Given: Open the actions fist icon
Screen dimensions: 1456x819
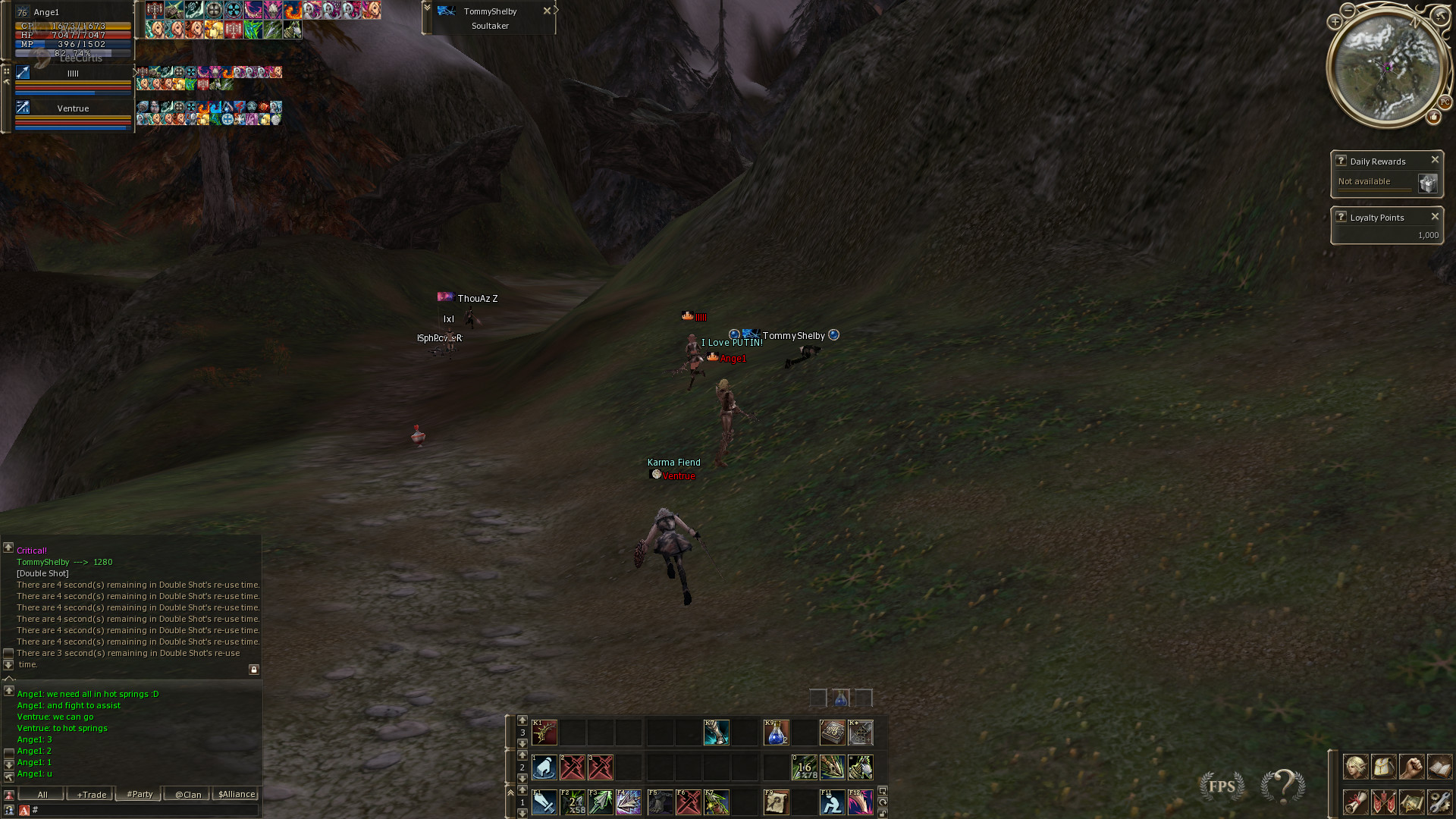Looking at the screenshot, I should point(1411,767).
